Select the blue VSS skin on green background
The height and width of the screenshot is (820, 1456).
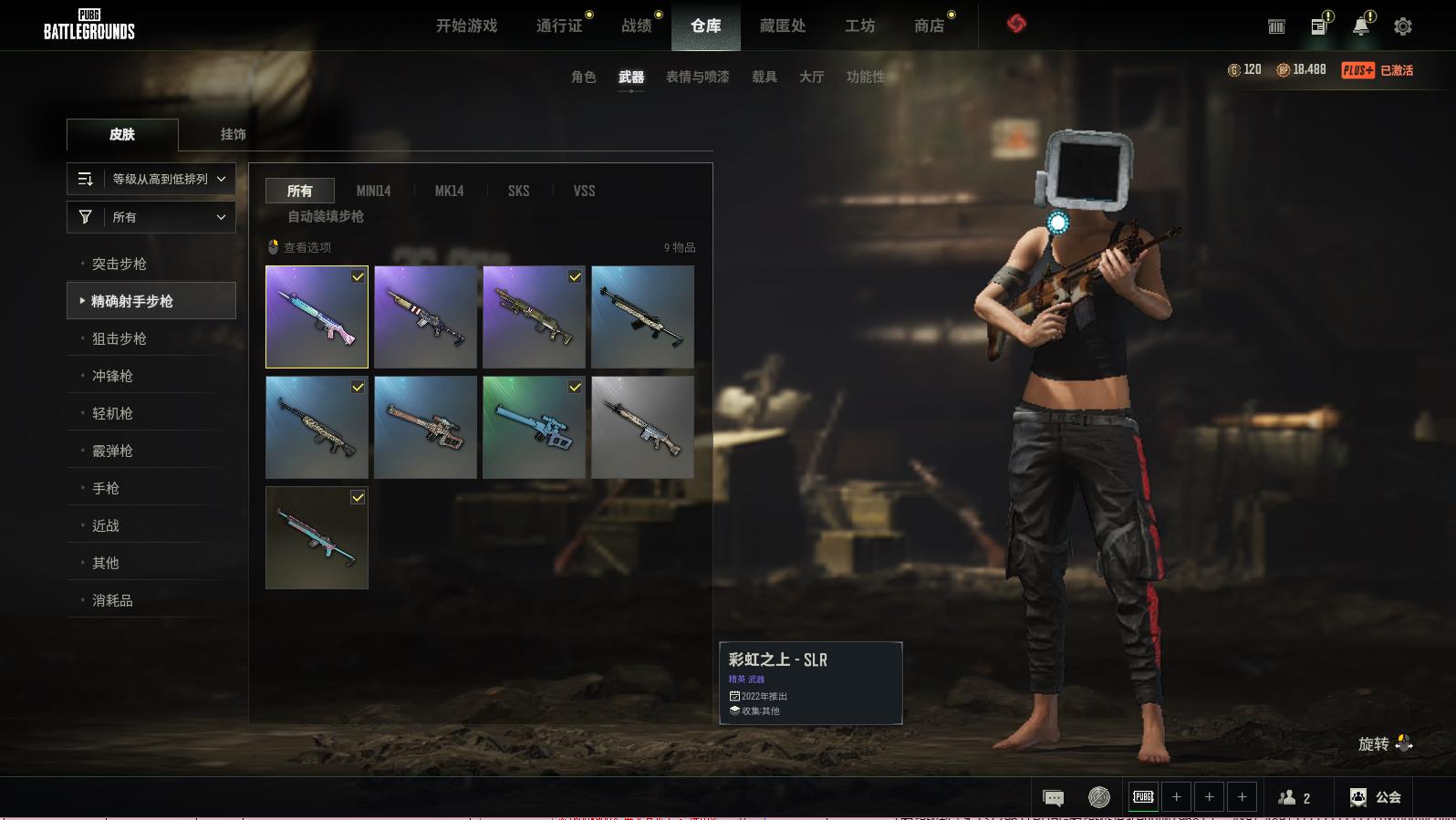534,427
